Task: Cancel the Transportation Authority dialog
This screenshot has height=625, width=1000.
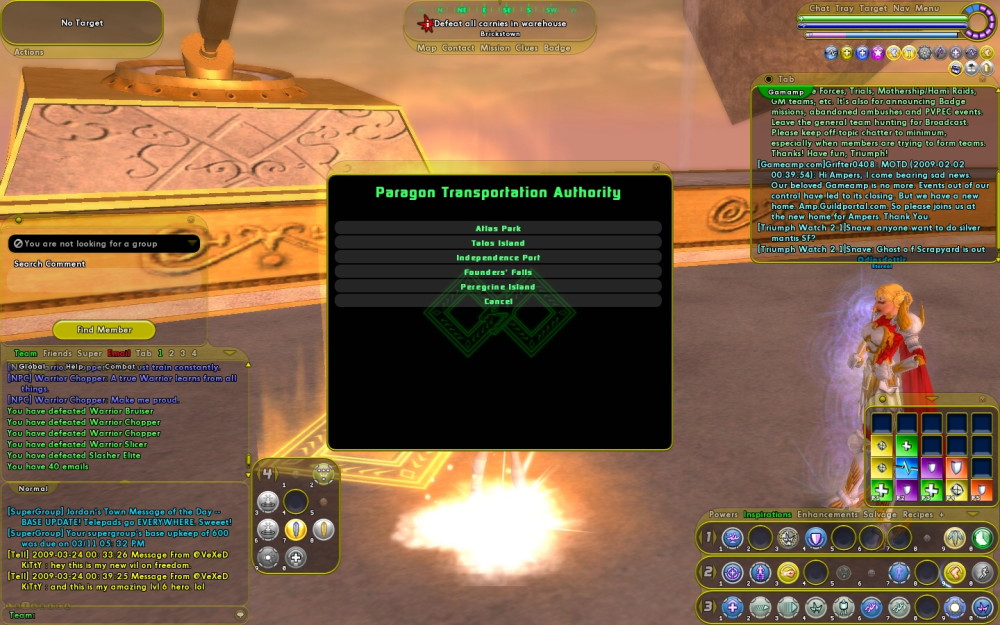Action: click(x=497, y=301)
